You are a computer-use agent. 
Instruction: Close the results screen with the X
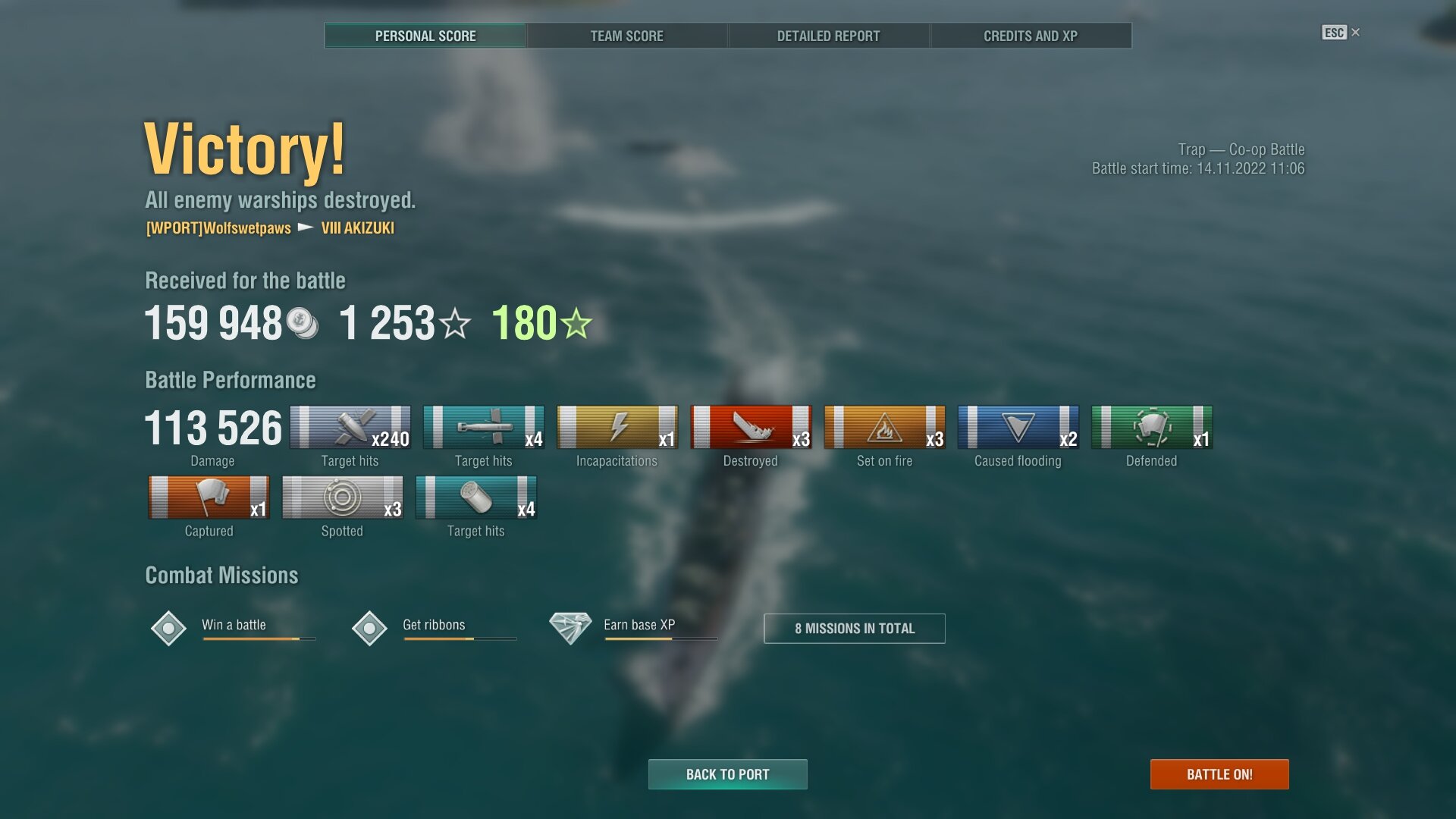point(1355,33)
